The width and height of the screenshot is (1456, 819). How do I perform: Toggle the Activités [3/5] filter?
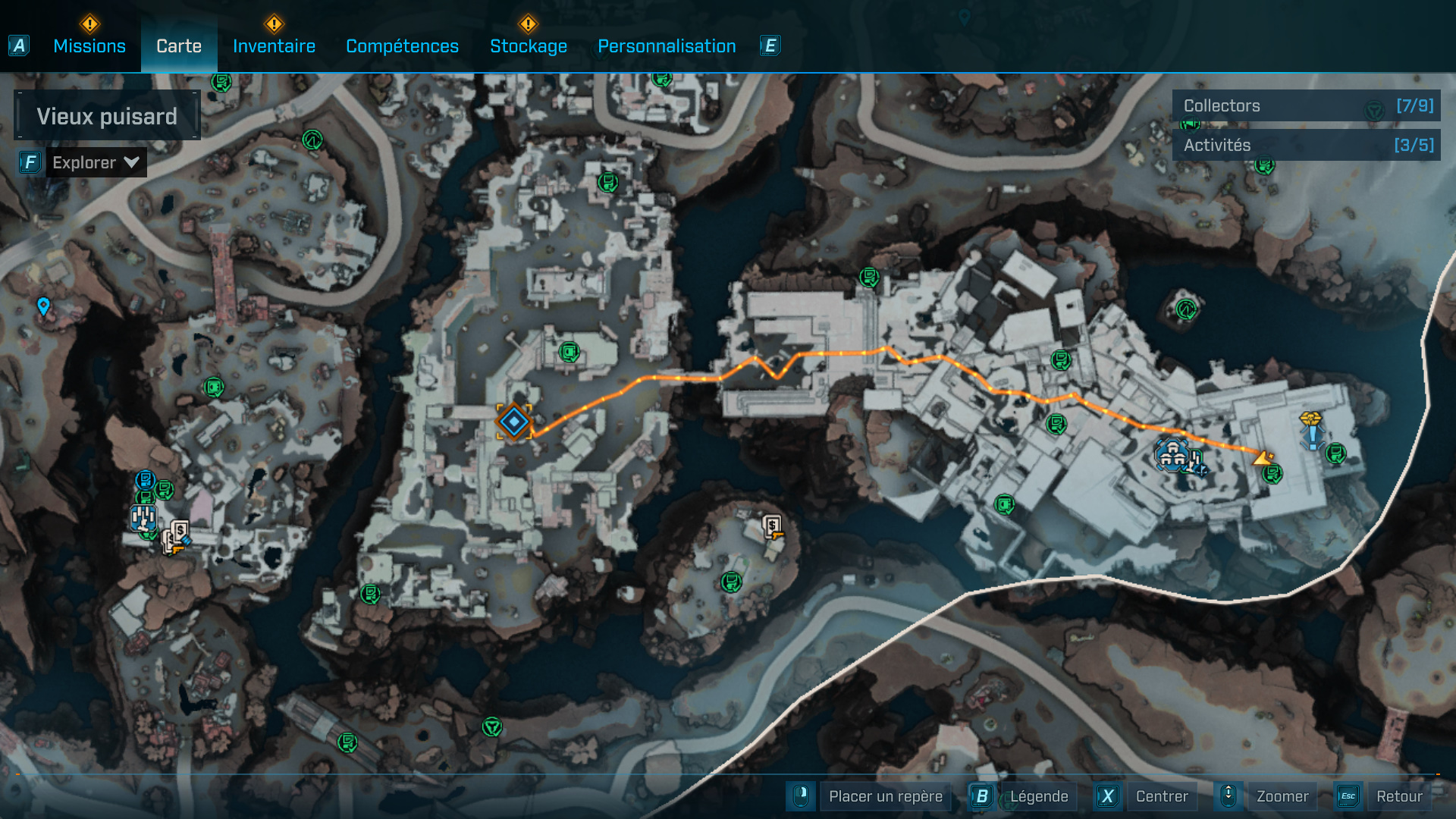[x=1306, y=145]
